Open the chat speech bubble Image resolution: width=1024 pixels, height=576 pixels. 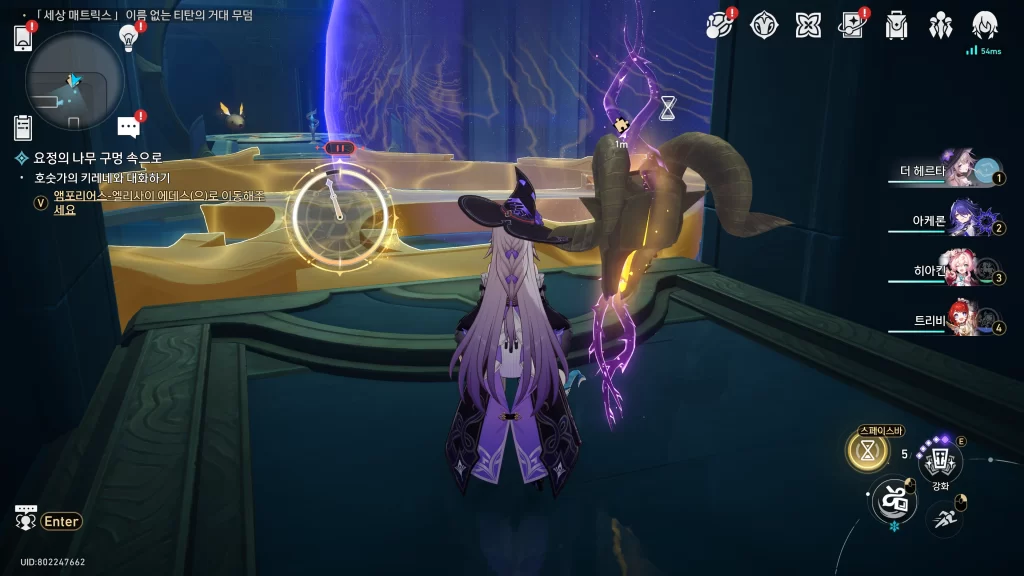pyautogui.click(x=128, y=126)
